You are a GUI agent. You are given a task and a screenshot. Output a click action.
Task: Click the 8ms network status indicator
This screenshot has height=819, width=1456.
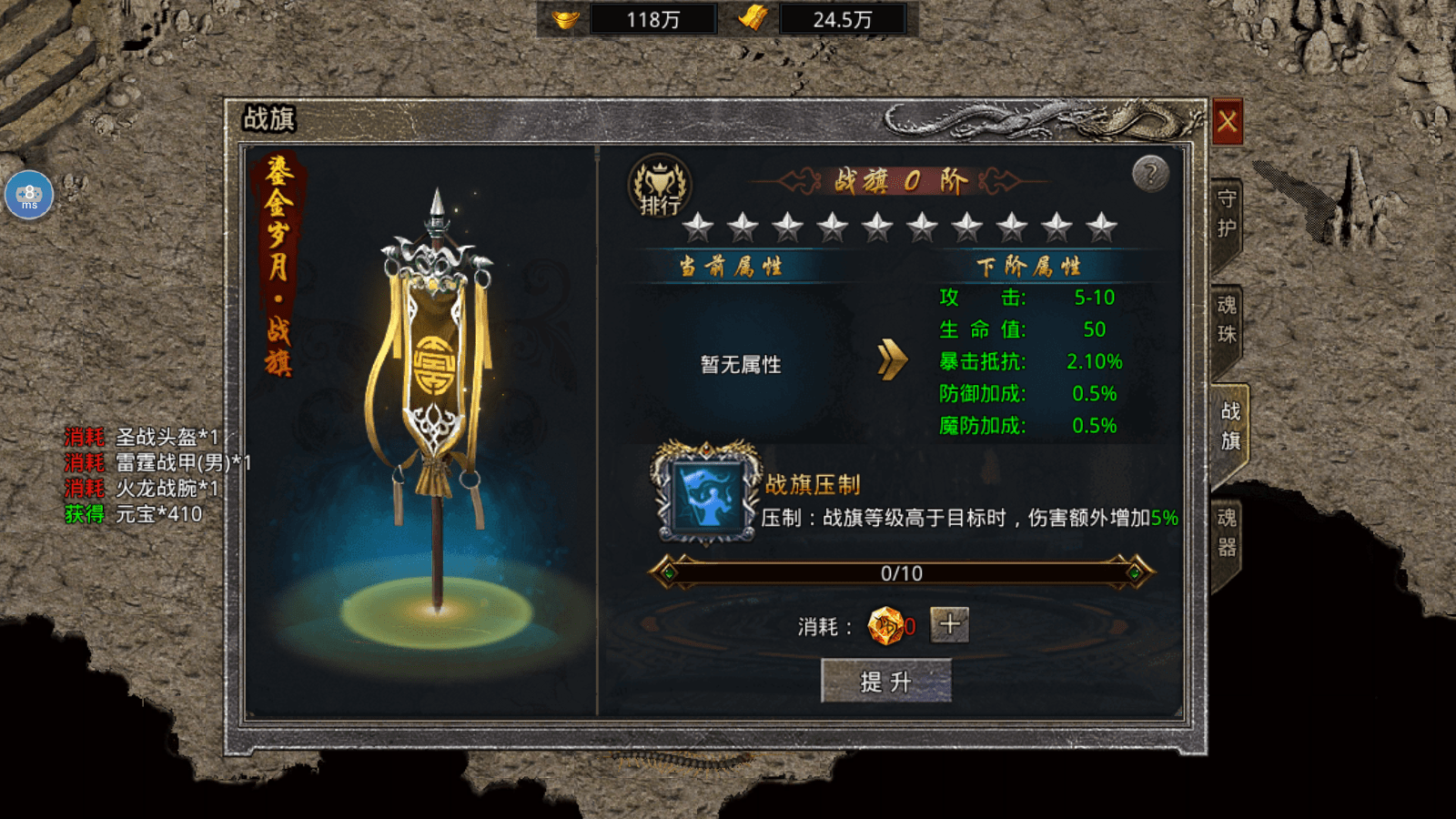(28, 195)
